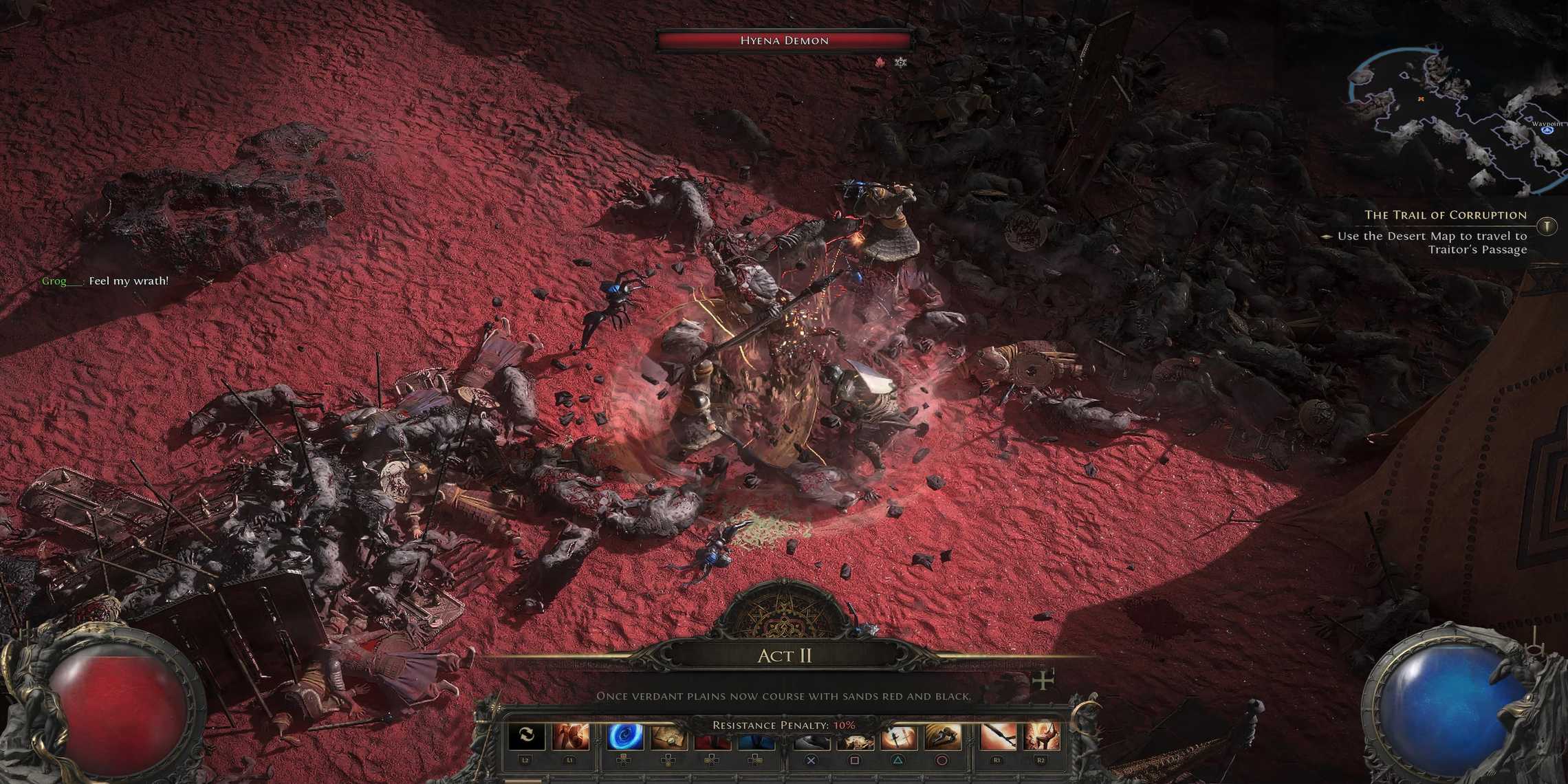Use the red life flask icon
Viewport: 1568px width, 784px height.
pyautogui.click(x=712, y=737)
